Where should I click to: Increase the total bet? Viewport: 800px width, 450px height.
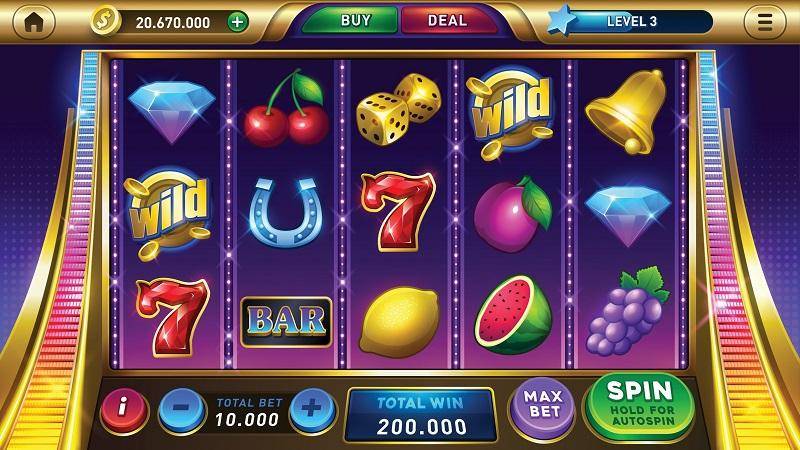[x=311, y=408]
